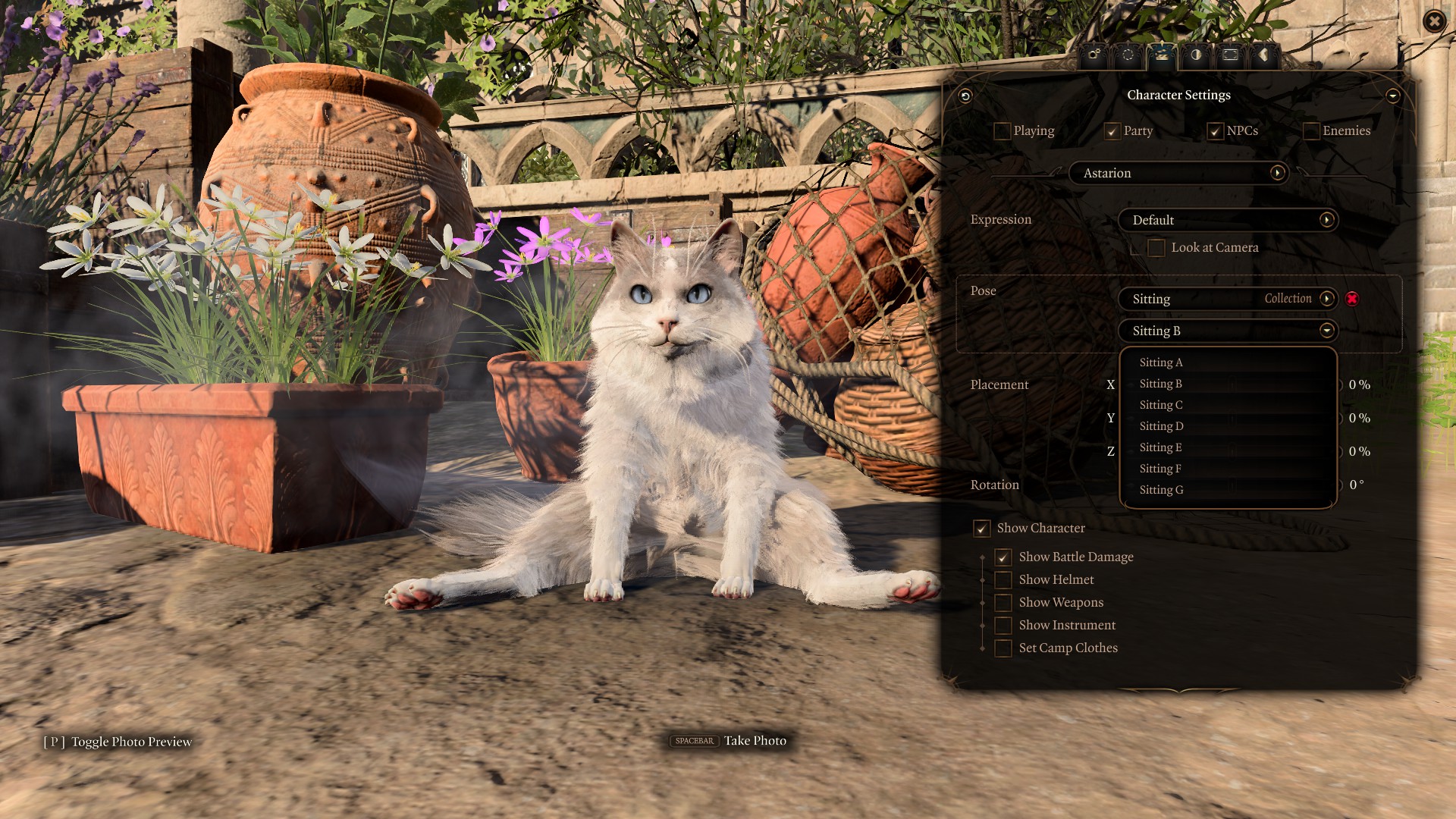The height and width of the screenshot is (819, 1456).
Task: Toggle the Show Character checkbox
Action: click(982, 529)
